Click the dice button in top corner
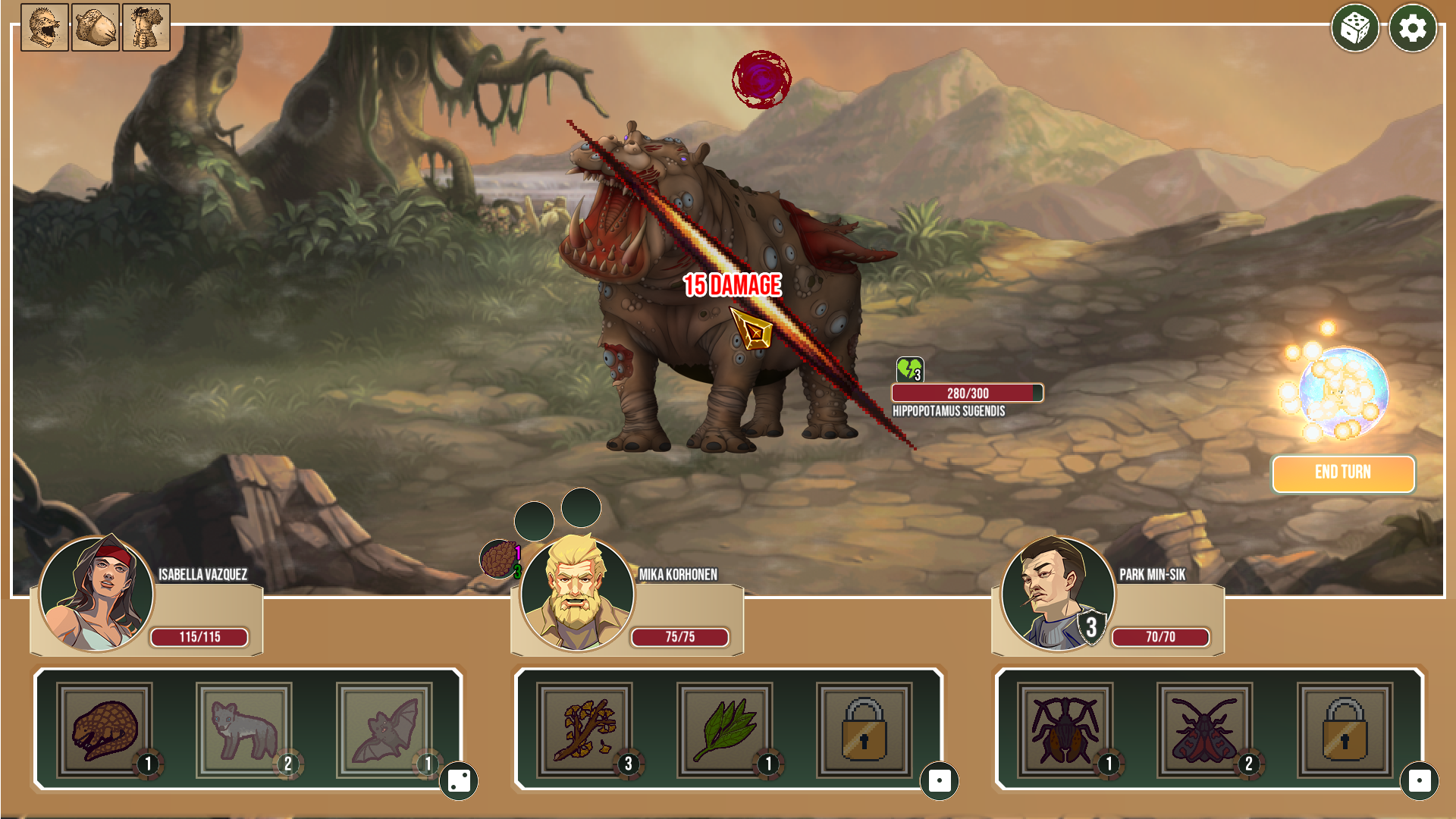The image size is (1456, 819). [x=1354, y=29]
